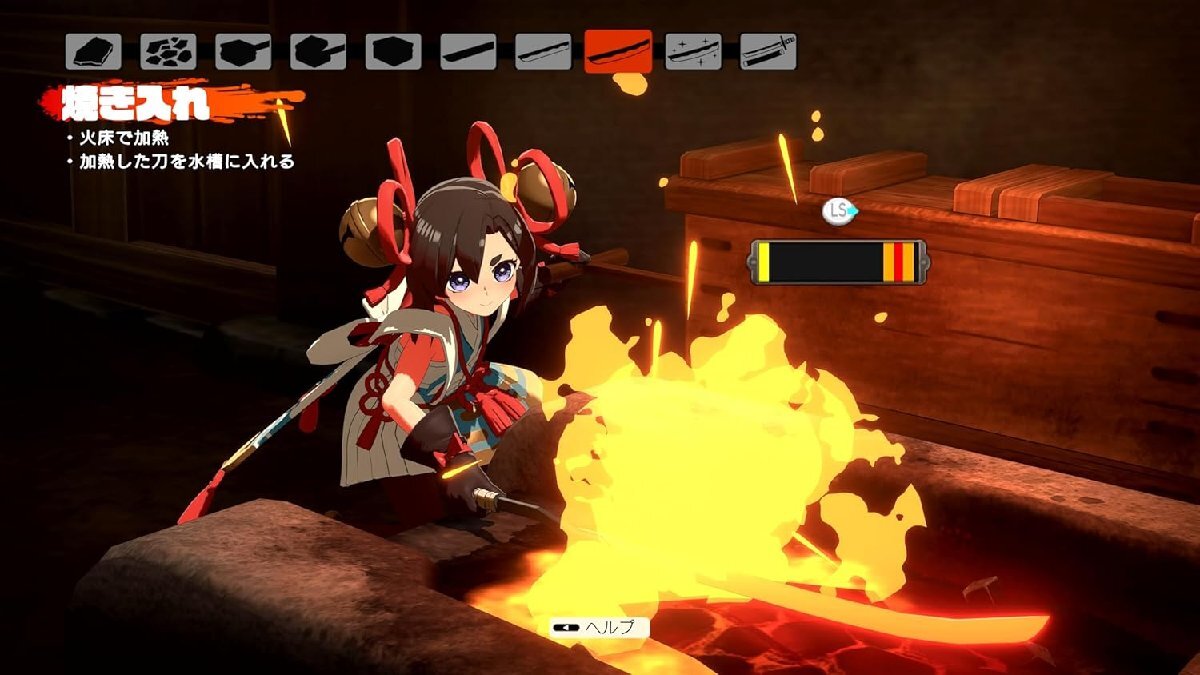The width and height of the screenshot is (1200, 675).
Task: Select the plain square steel block step
Action: 393,51
